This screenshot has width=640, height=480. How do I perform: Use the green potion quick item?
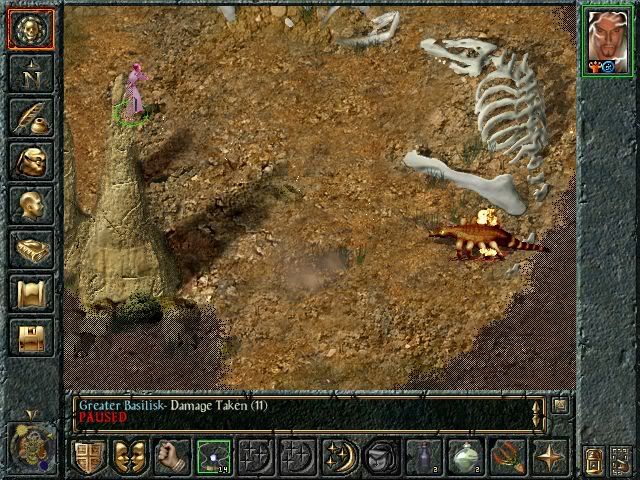[465, 457]
